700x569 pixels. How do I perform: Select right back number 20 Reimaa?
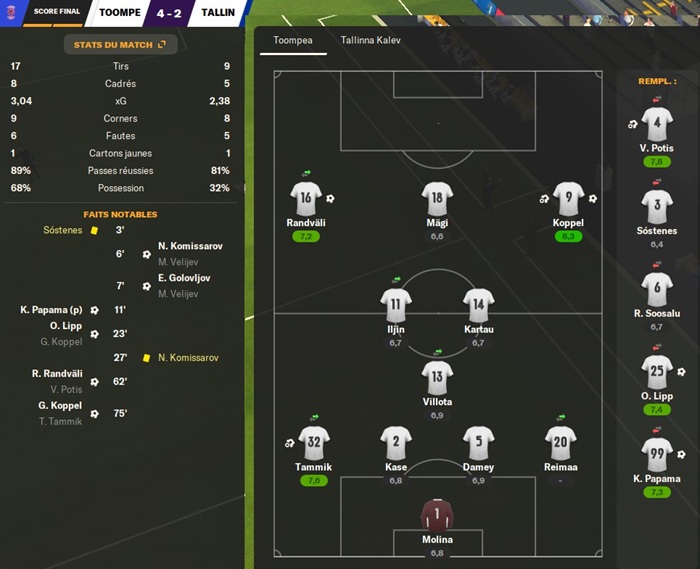pyautogui.click(x=560, y=442)
